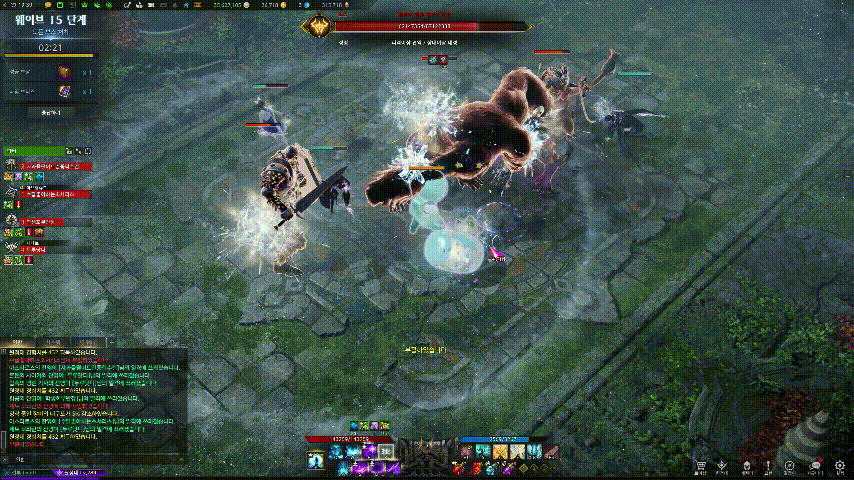Click the chat input field
This screenshot has height=480, width=854.
tap(100, 458)
